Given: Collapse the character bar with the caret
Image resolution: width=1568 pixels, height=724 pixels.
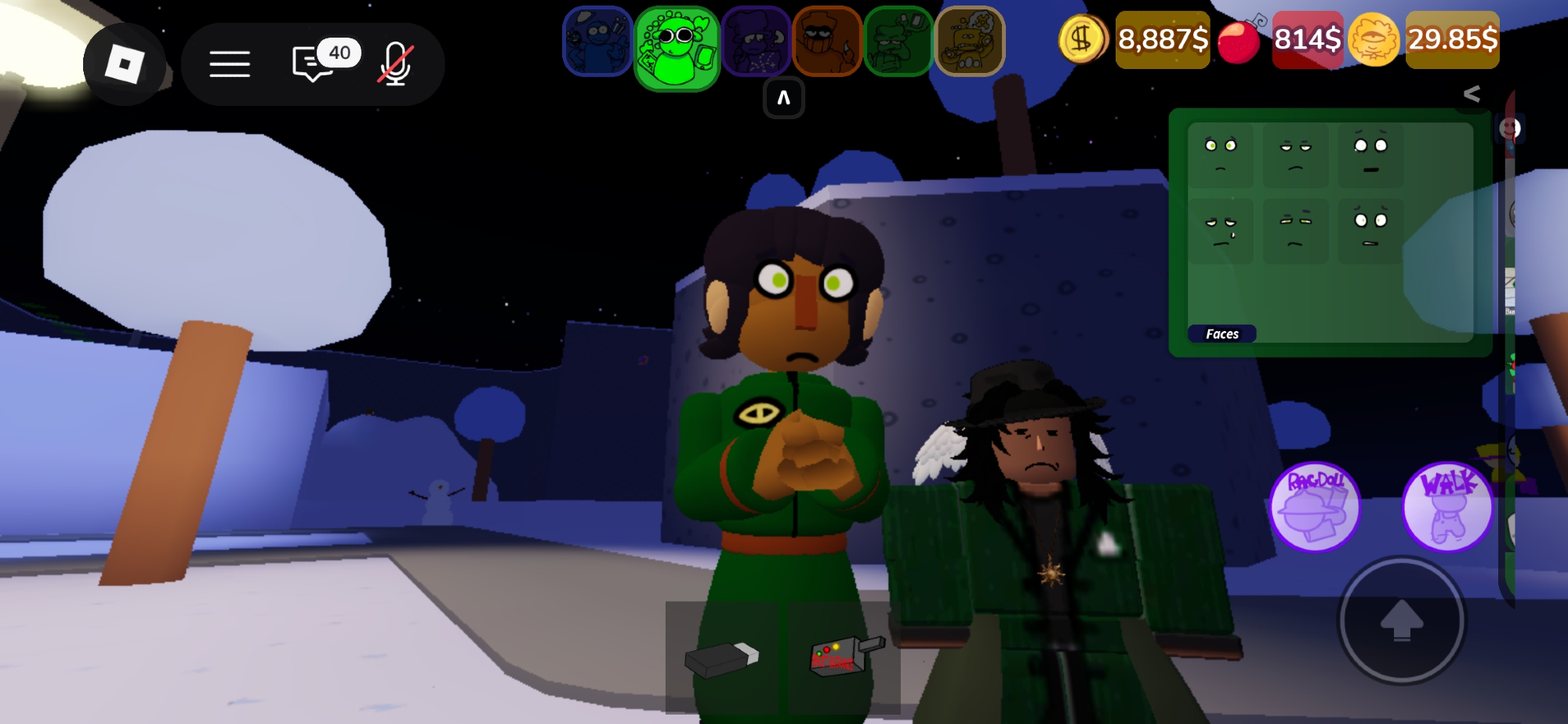Looking at the screenshot, I should [x=783, y=99].
